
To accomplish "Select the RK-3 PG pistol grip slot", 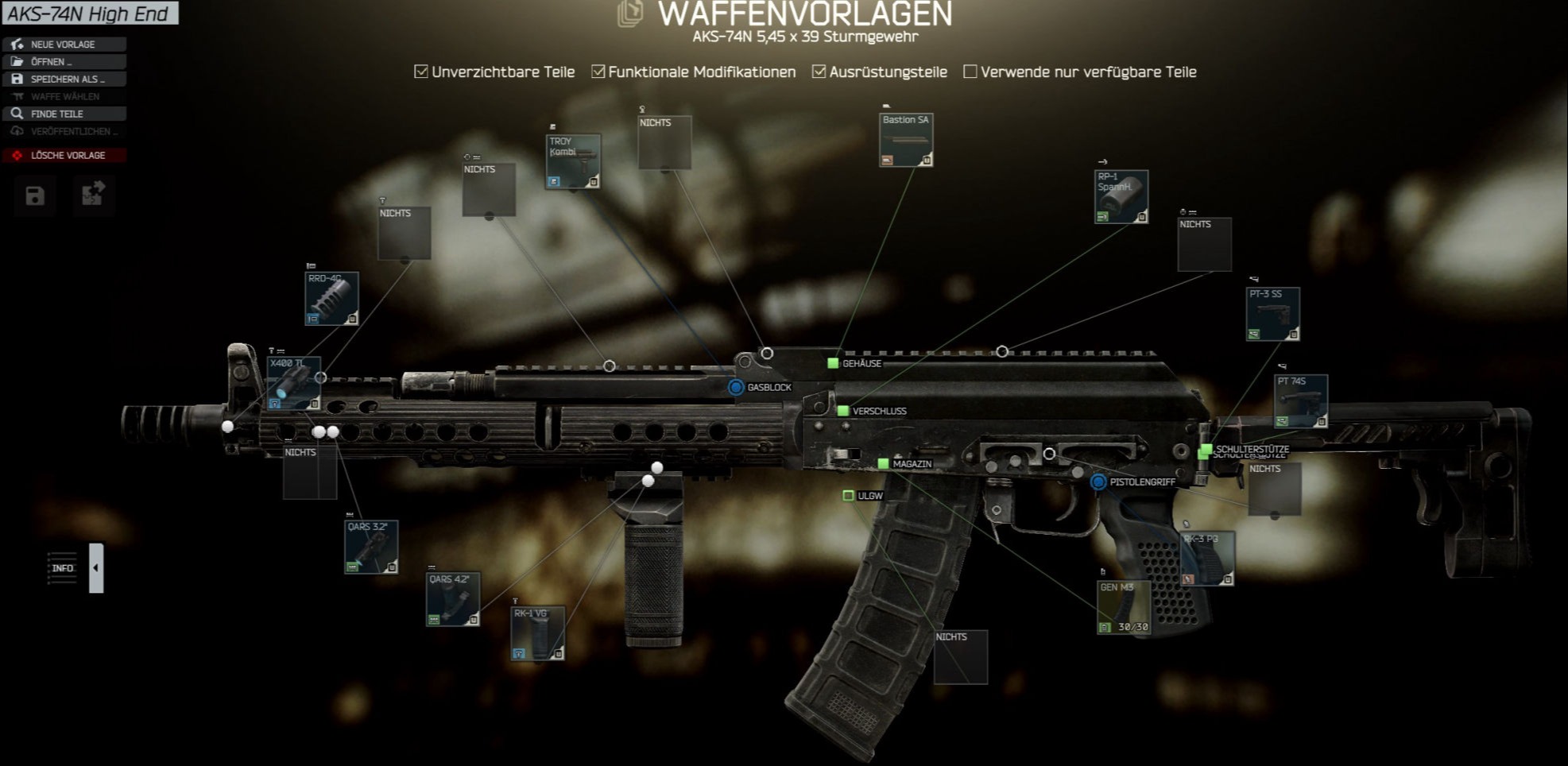I will click(x=1207, y=559).
